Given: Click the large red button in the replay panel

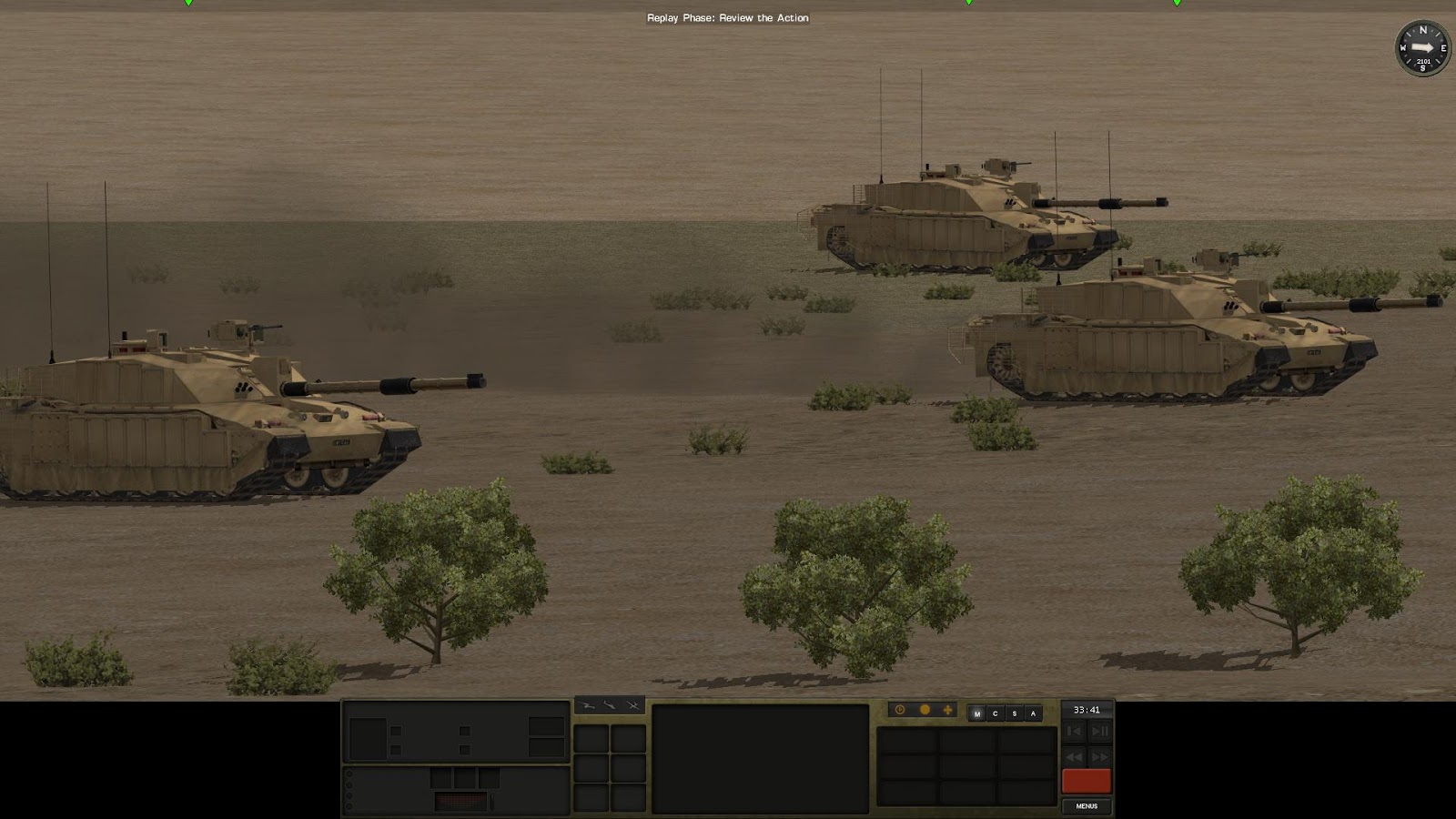Looking at the screenshot, I should (1087, 780).
